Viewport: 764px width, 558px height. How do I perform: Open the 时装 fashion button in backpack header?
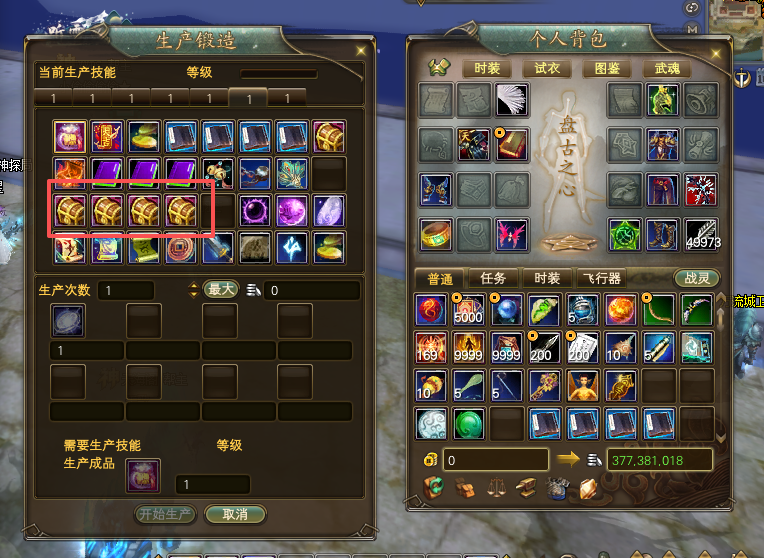[487, 69]
